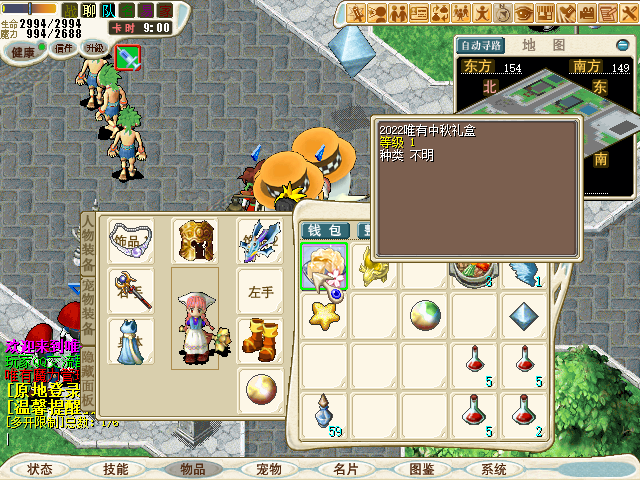Click the 自动寻路 auto-pathfinding button
640x480 pixels.
(480, 46)
